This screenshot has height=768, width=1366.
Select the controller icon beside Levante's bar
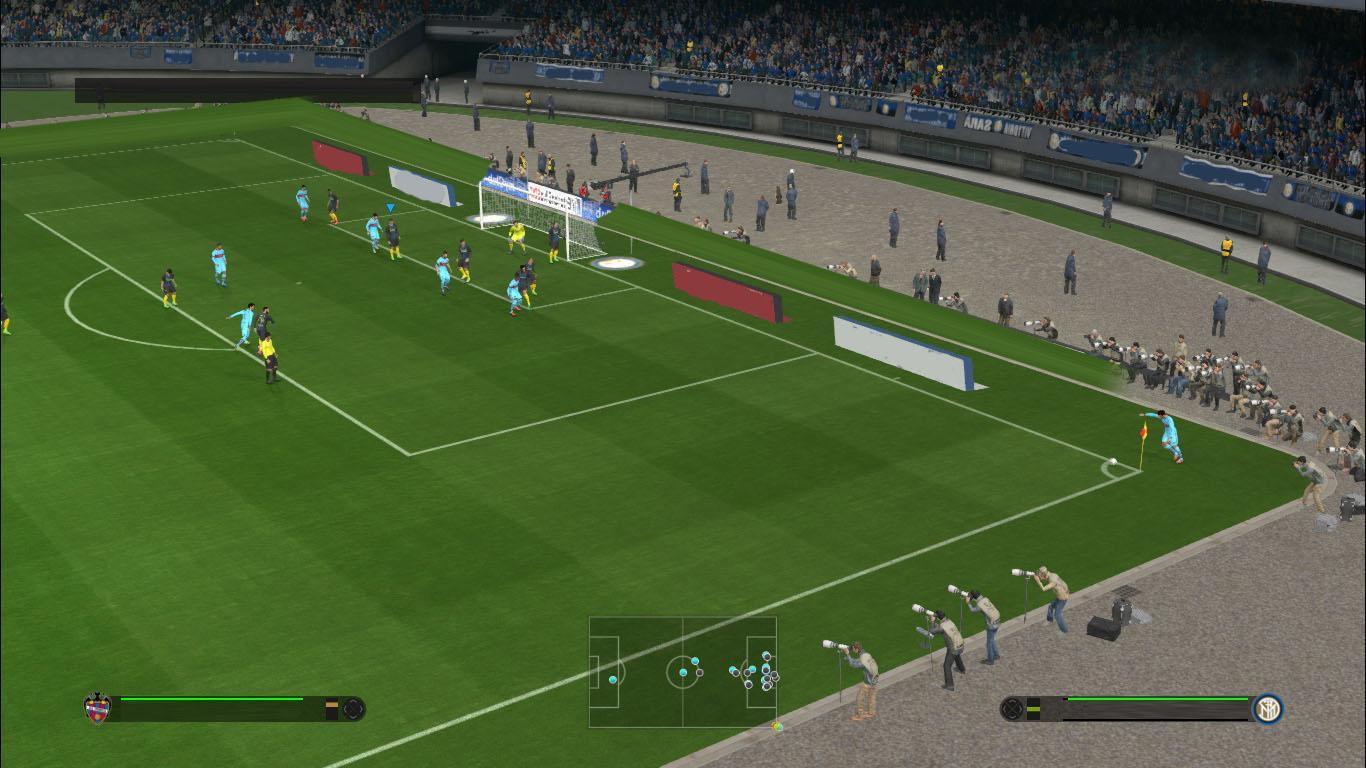[352, 708]
